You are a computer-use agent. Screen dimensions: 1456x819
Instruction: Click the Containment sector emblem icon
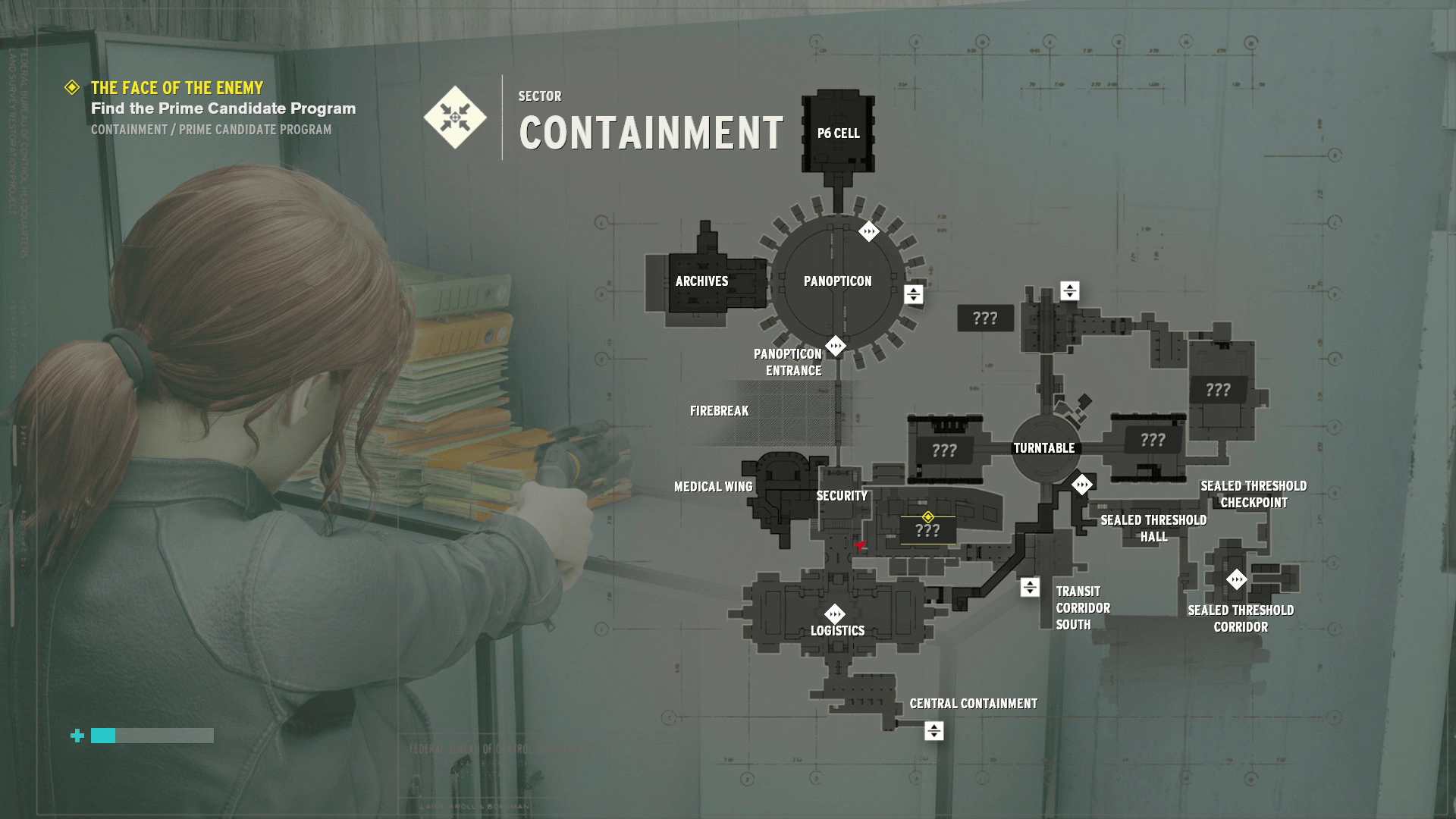[453, 118]
